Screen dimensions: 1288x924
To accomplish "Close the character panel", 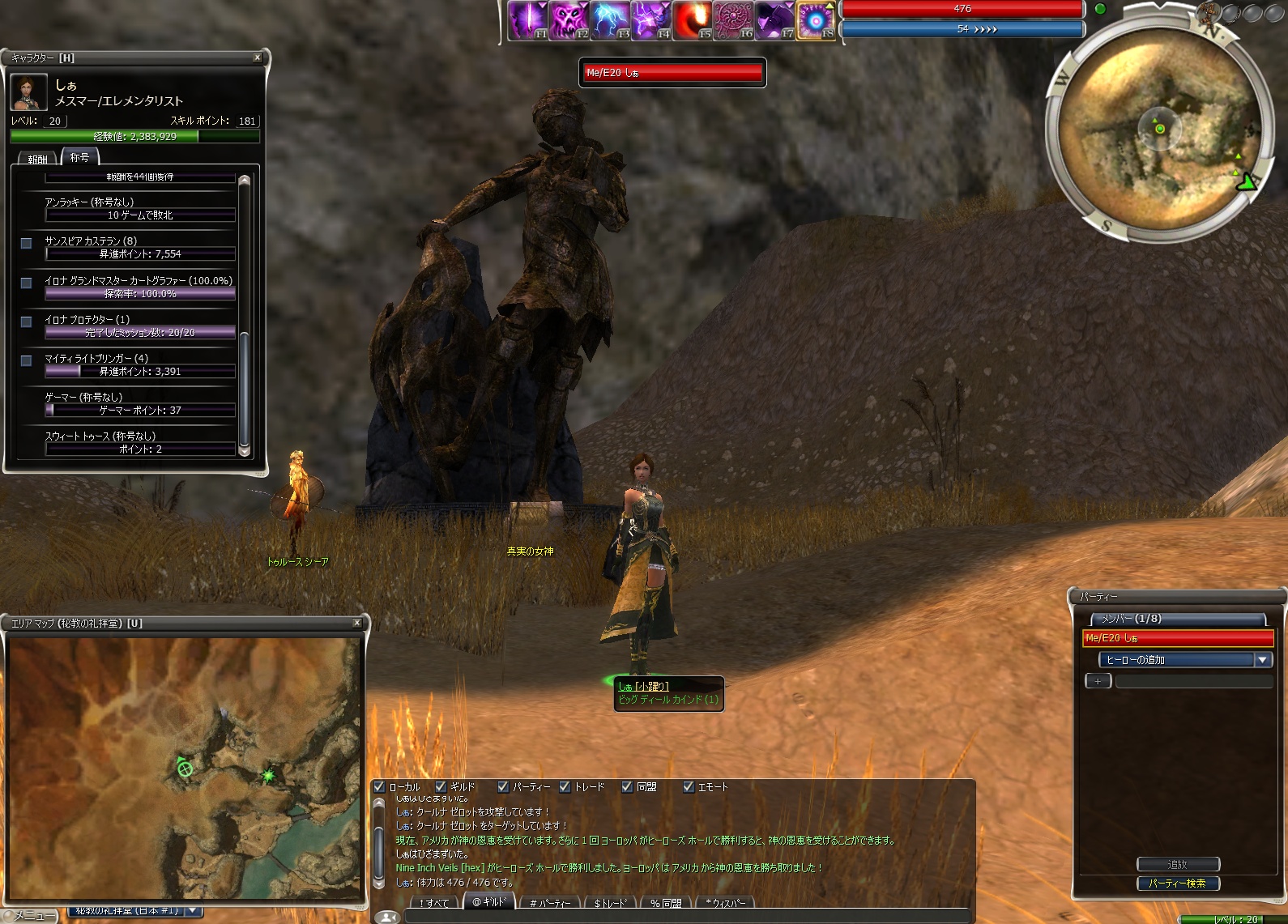I will pyautogui.click(x=258, y=57).
